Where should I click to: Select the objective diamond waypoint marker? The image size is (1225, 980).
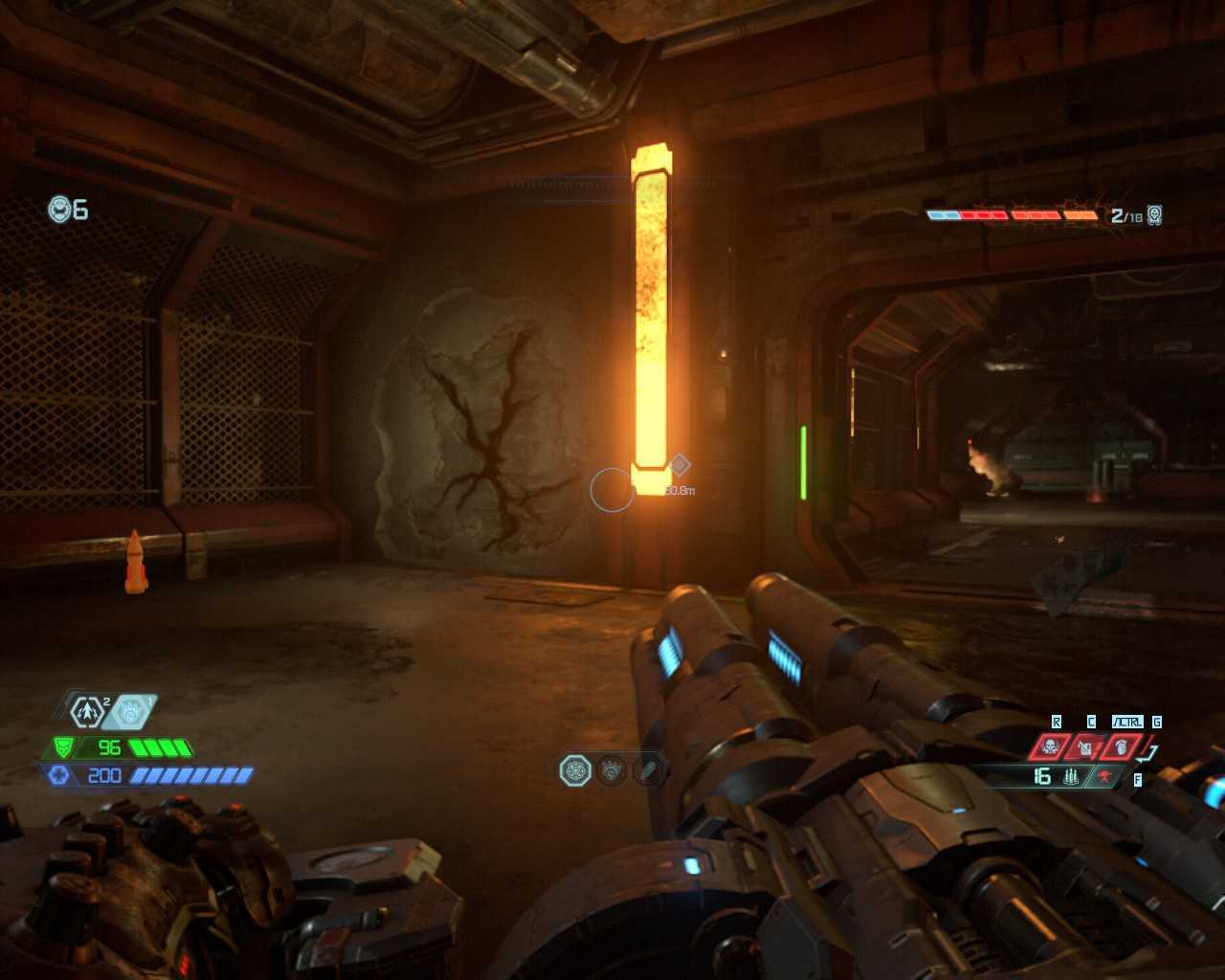679,465
